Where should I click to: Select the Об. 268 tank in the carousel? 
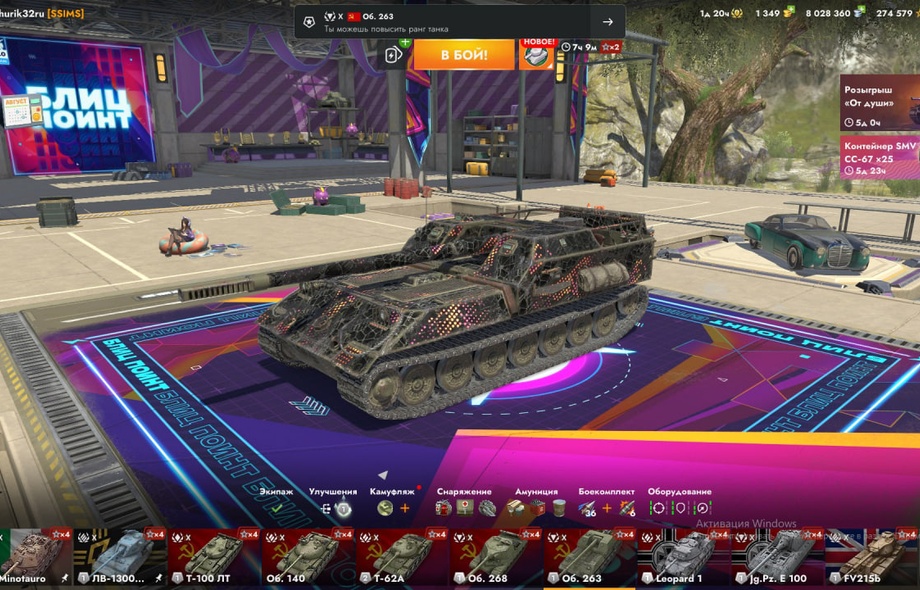click(x=494, y=558)
